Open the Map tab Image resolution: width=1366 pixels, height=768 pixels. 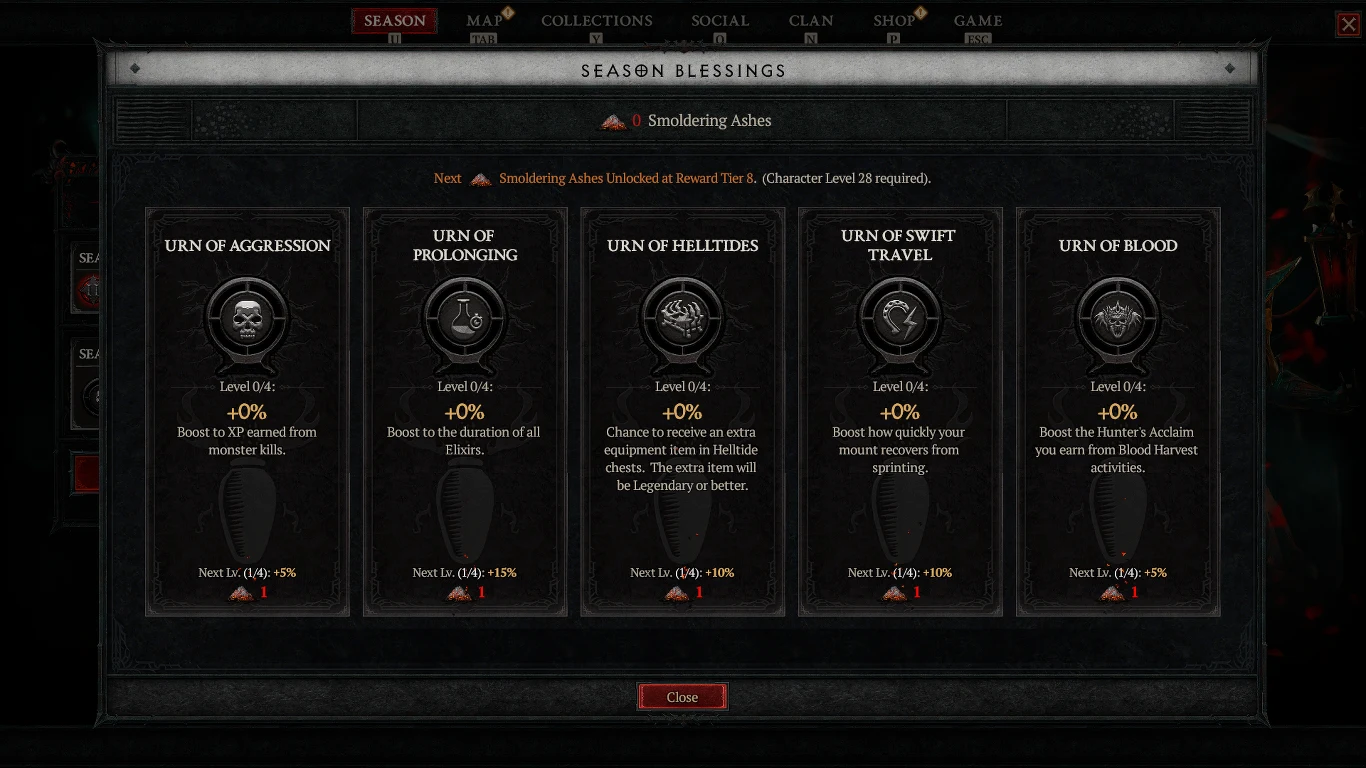485,21
